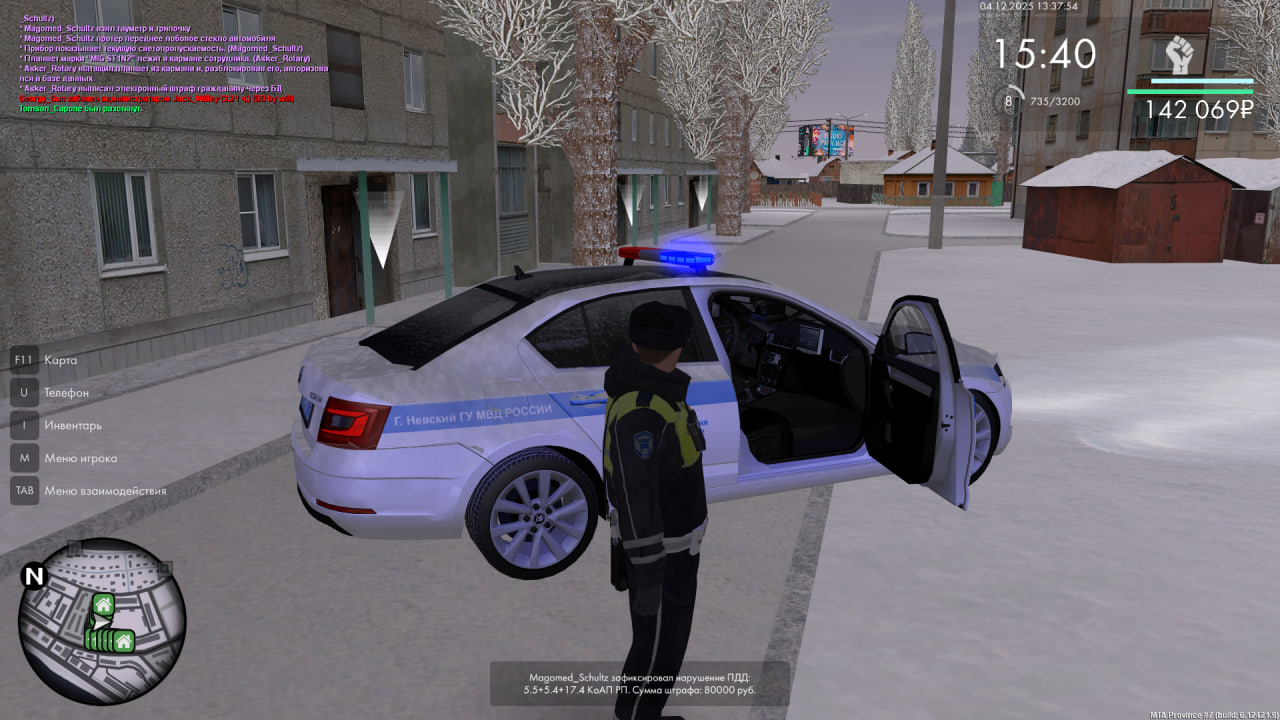Click the circular minimap
The width and height of the screenshot is (1280, 720).
(102, 621)
